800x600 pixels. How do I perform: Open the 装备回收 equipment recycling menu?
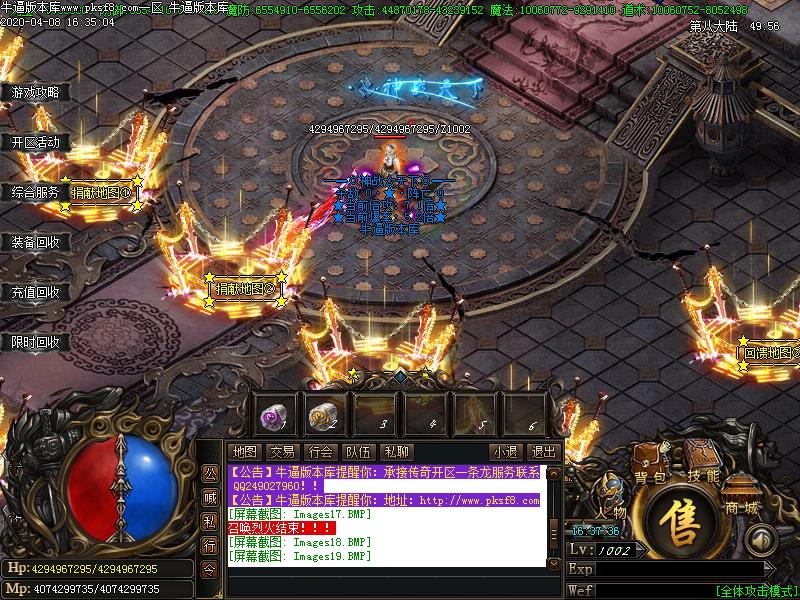pos(36,242)
